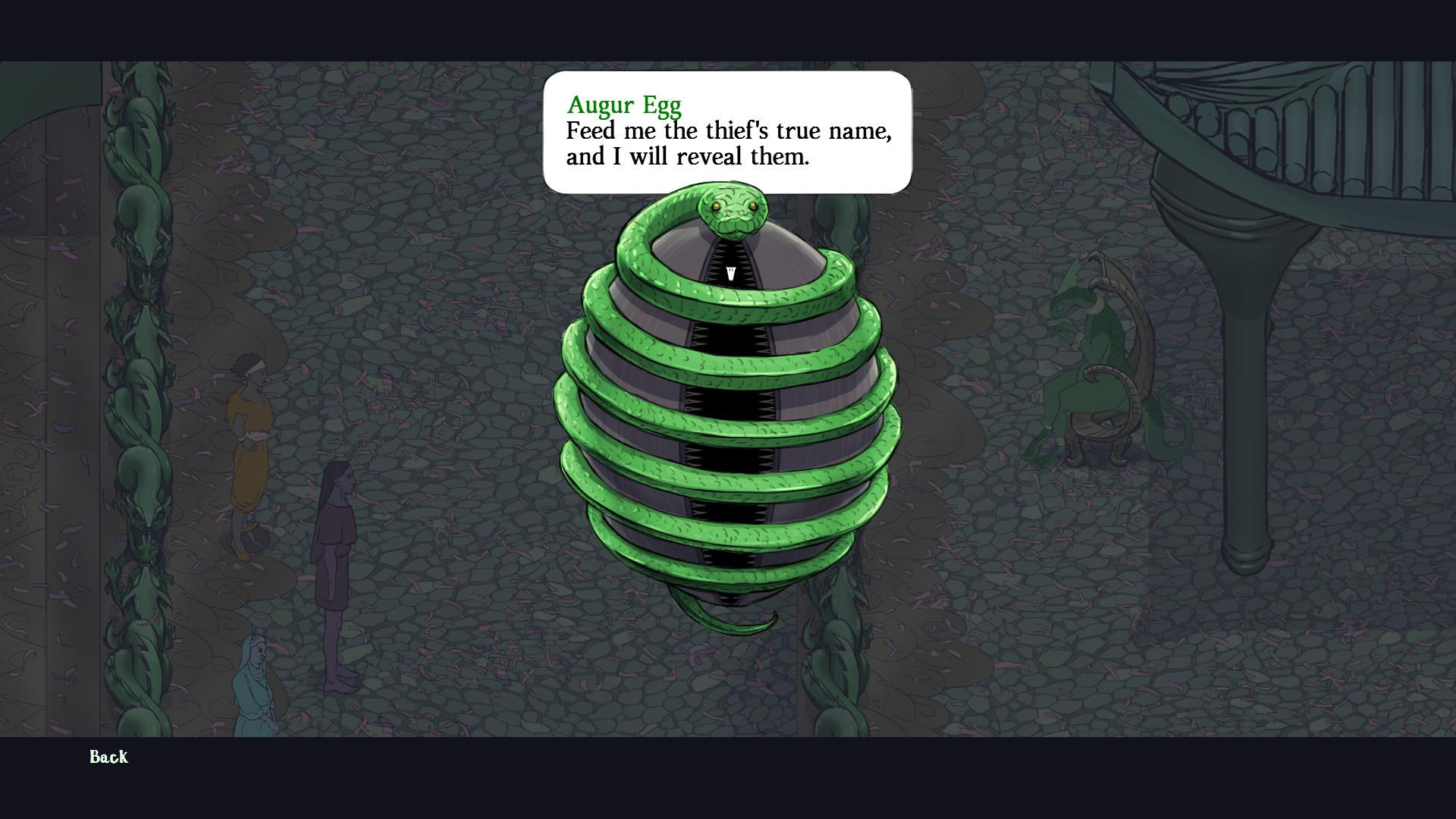This screenshot has width=1456, height=819.
Task: Click the green Augur Egg name label
Action: click(x=623, y=105)
